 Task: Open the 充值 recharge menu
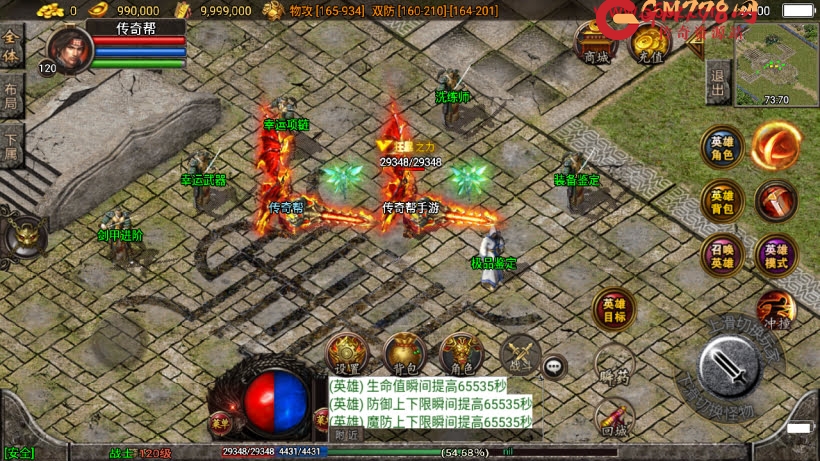[x=650, y=44]
